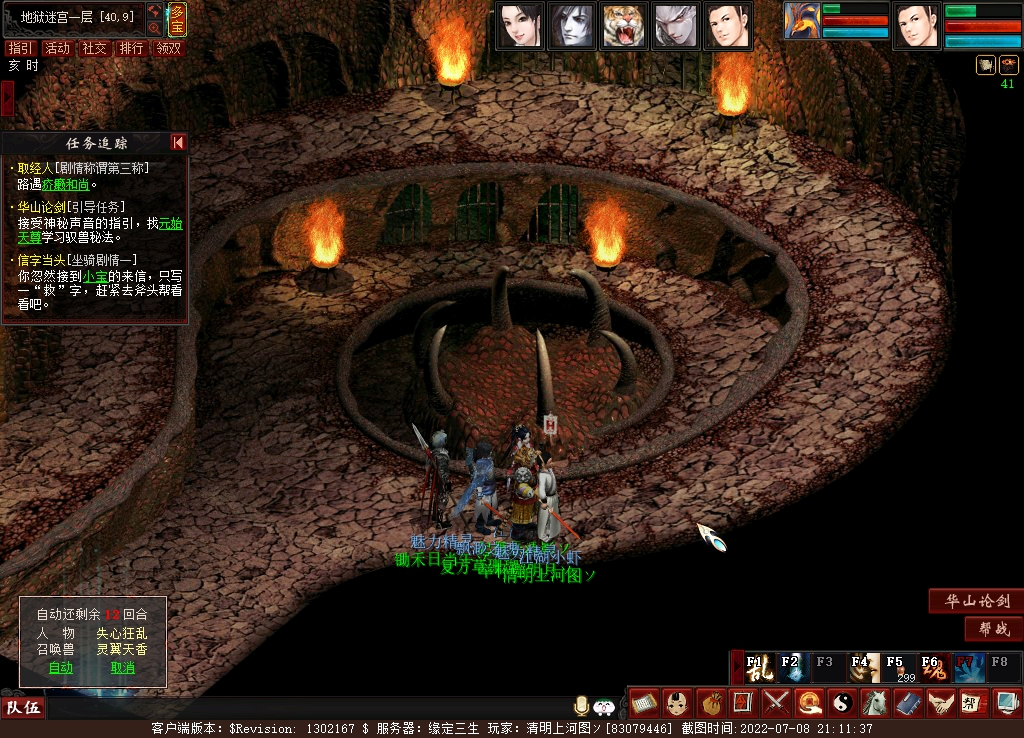1024x738 pixels.
Task: Open the crossed swords combat icon
Action: [776, 703]
